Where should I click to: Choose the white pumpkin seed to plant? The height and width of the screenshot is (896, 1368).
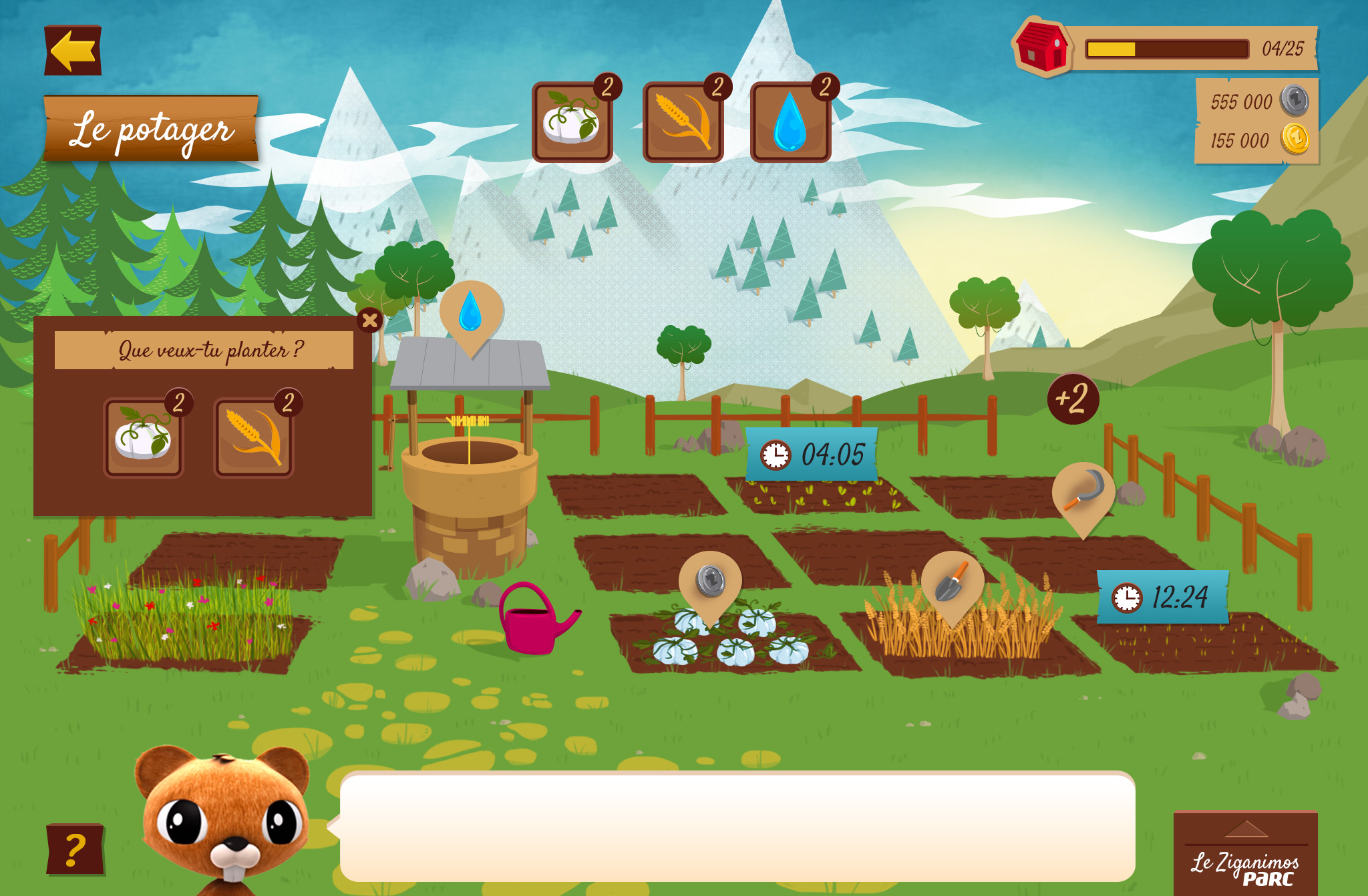(144, 437)
